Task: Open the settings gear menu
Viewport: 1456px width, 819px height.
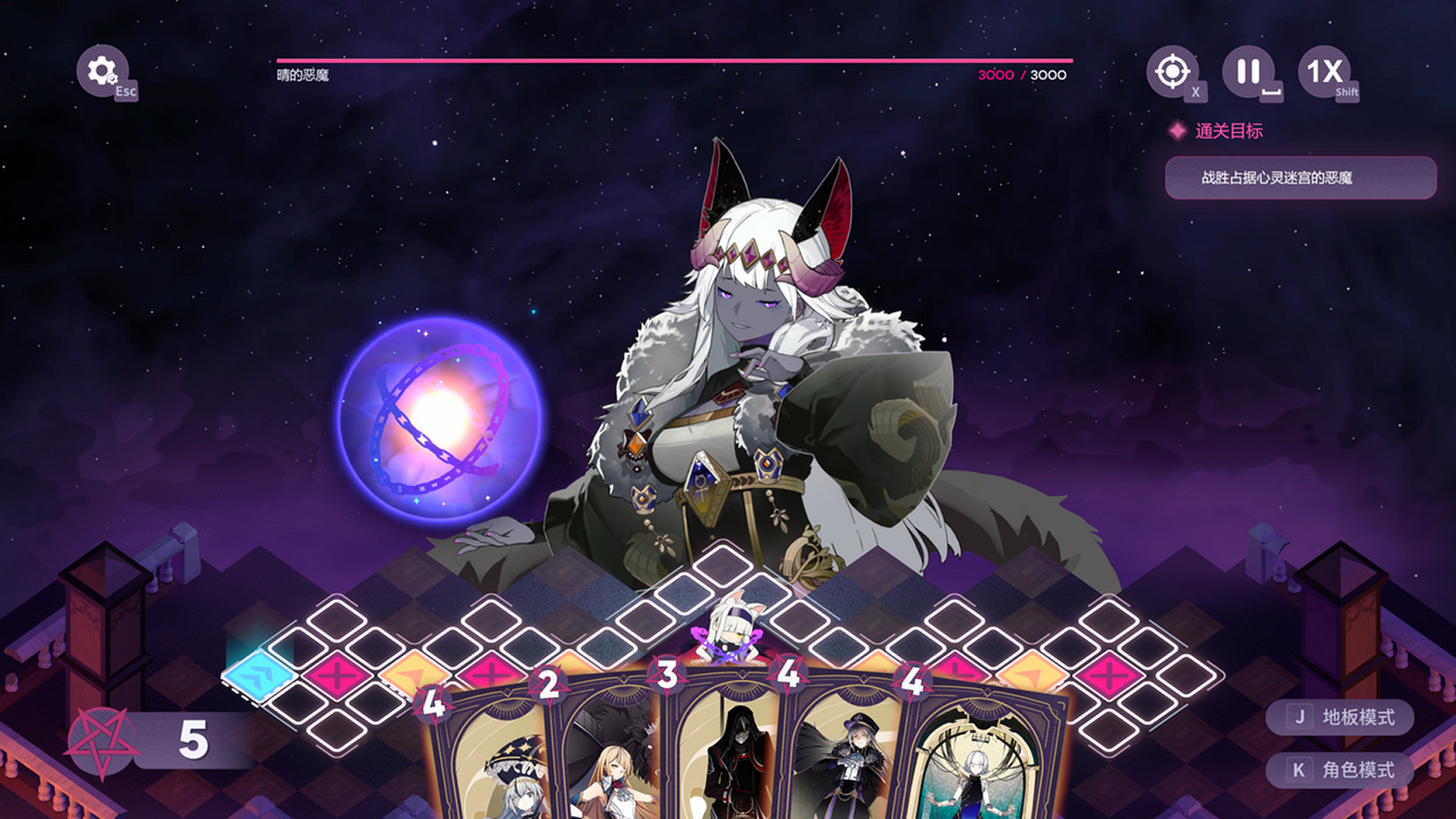Action: tap(101, 70)
